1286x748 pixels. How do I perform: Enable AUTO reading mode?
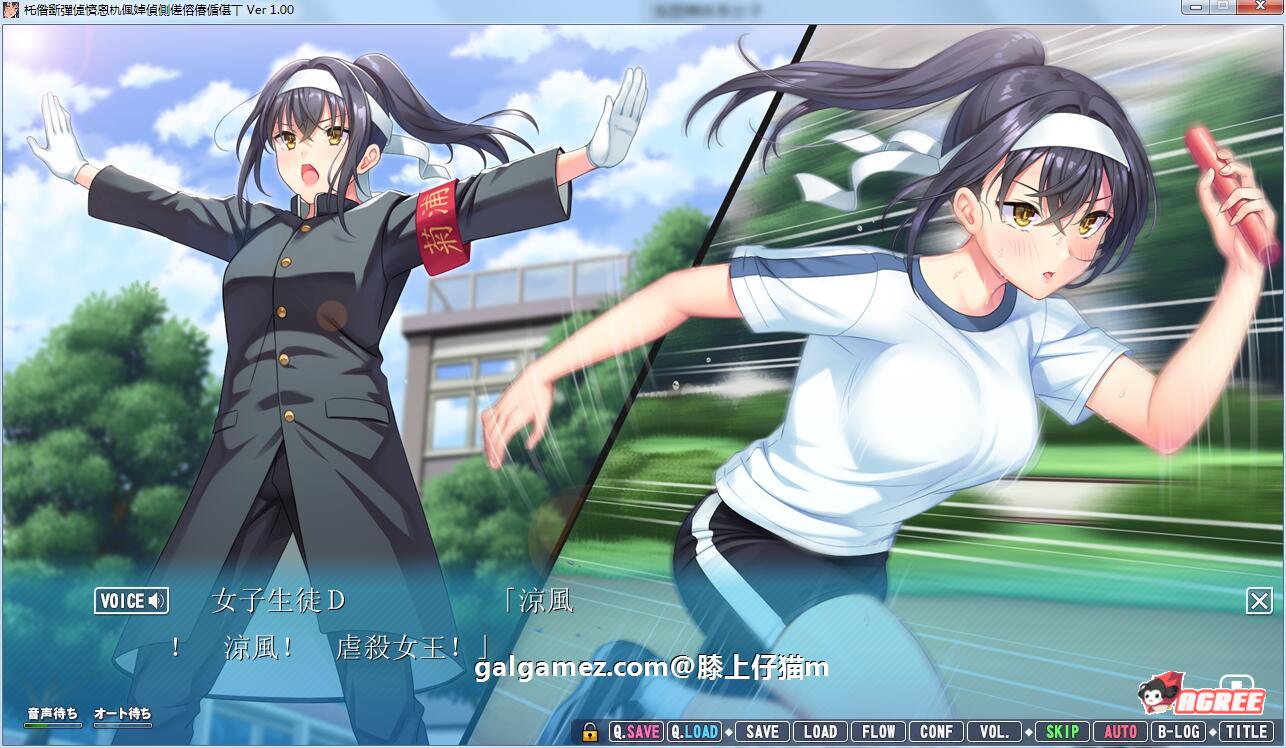coord(1121,731)
